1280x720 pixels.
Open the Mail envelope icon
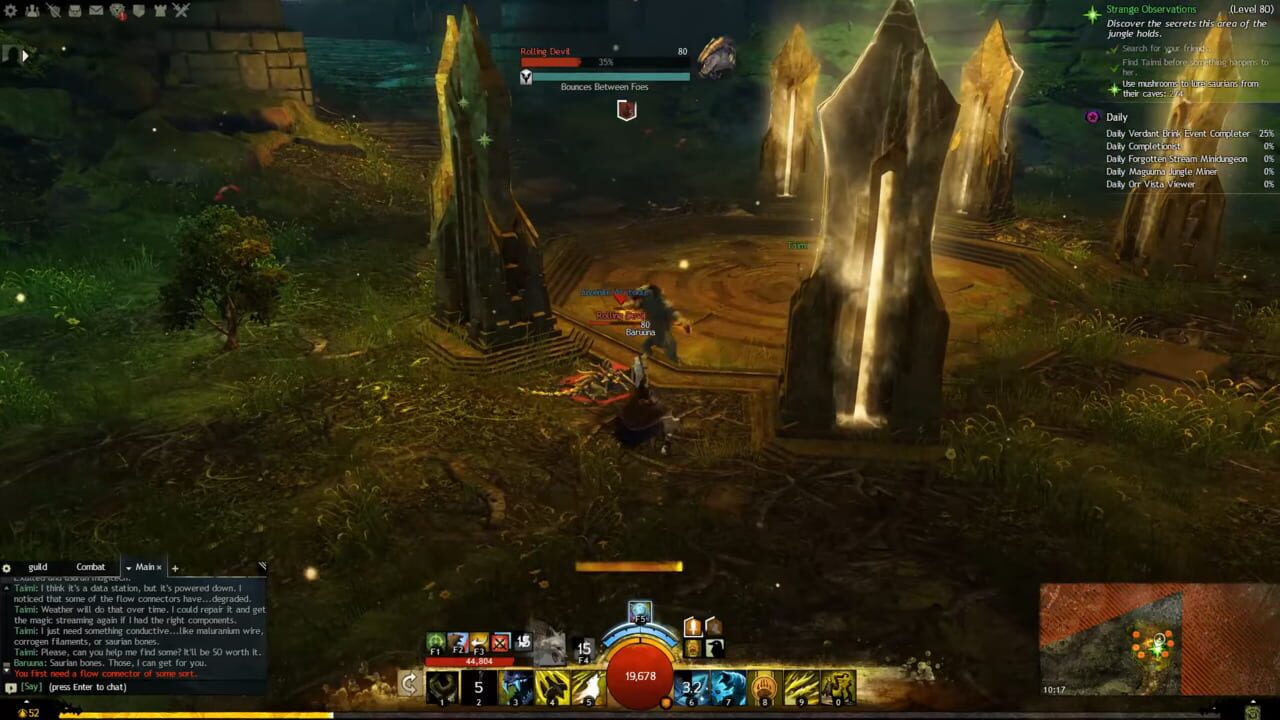[x=96, y=13]
